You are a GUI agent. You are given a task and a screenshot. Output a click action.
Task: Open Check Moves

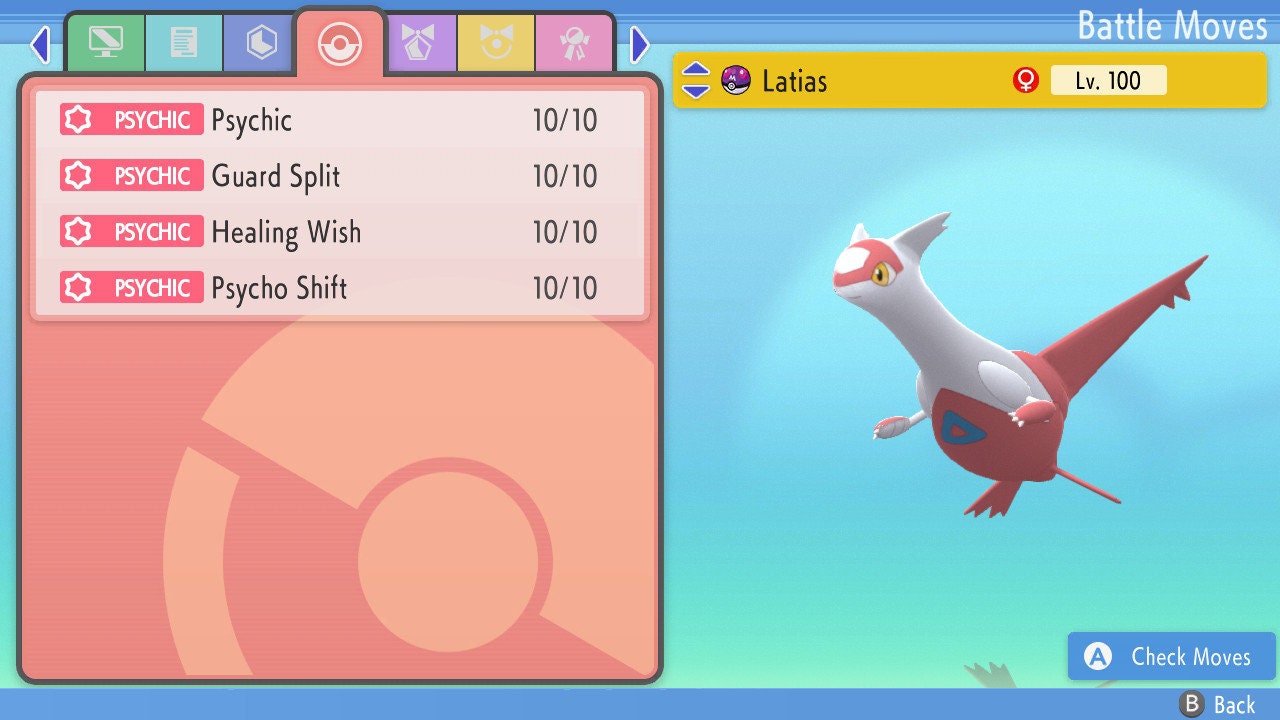pos(1172,656)
